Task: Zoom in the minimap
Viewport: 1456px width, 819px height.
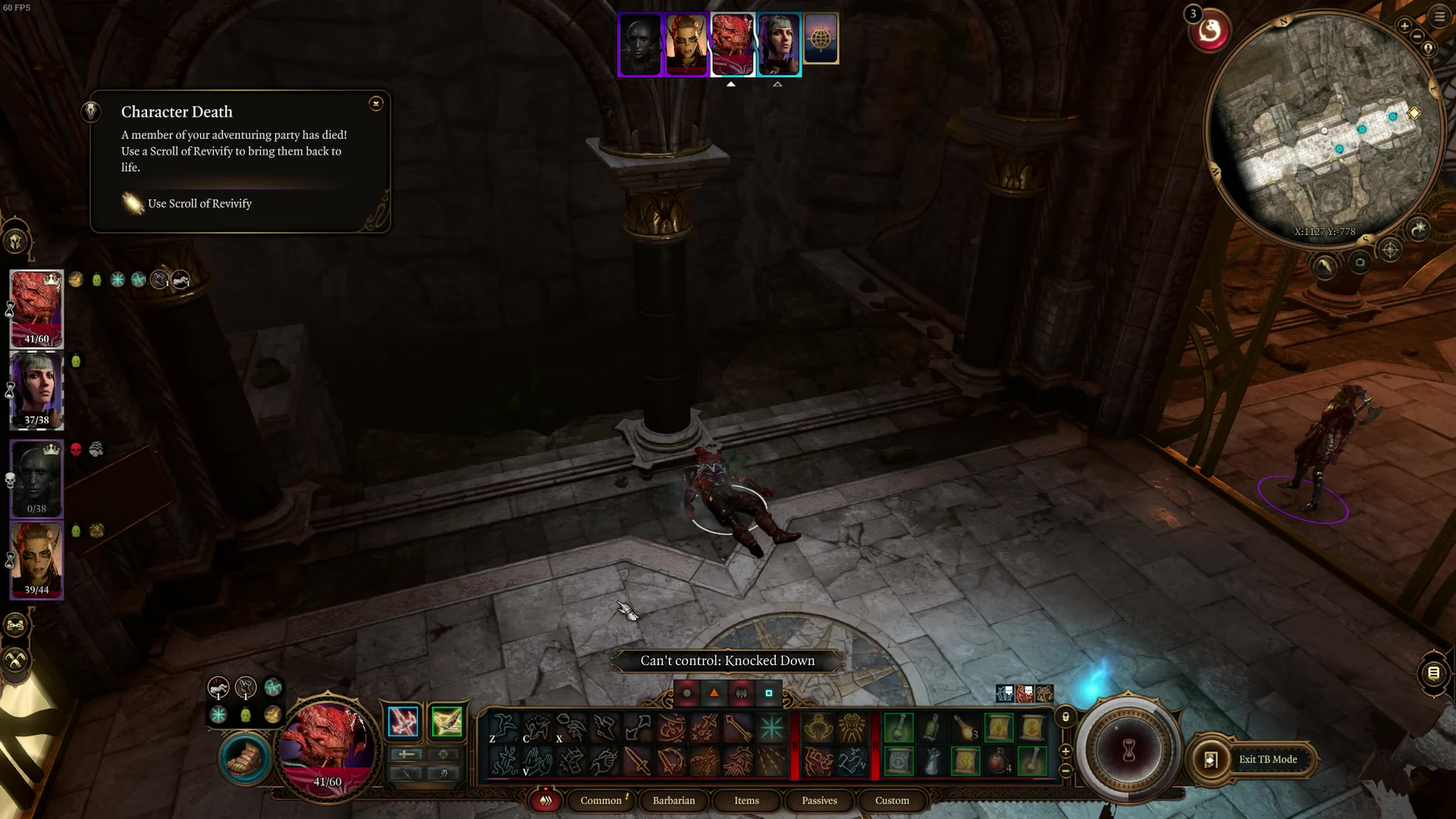Action: click(1404, 26)
